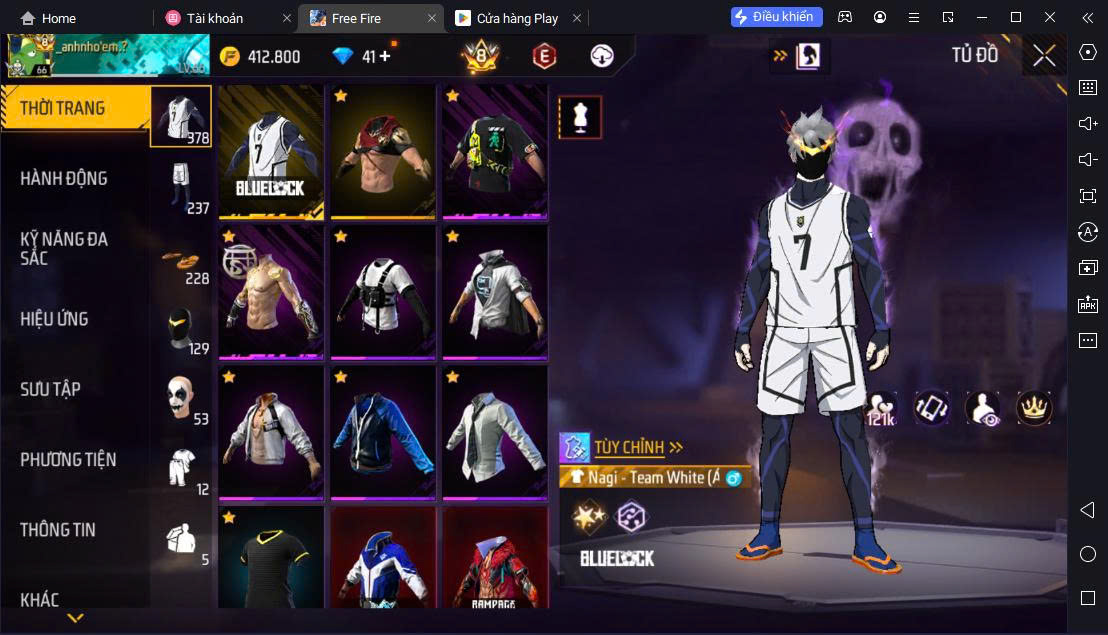The height and width of the screenshot is (635, 1108).
Task: Open the SƯU TẬP category
Action: [51, 389]
